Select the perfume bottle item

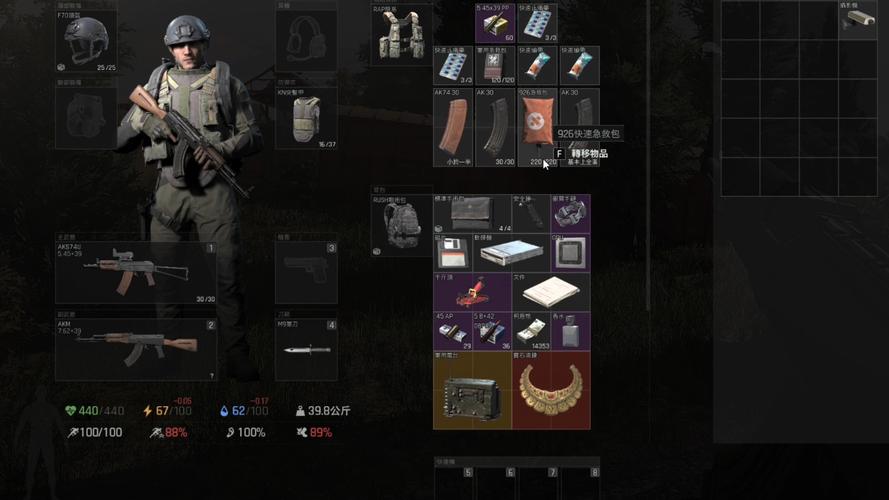coord(571,332)
